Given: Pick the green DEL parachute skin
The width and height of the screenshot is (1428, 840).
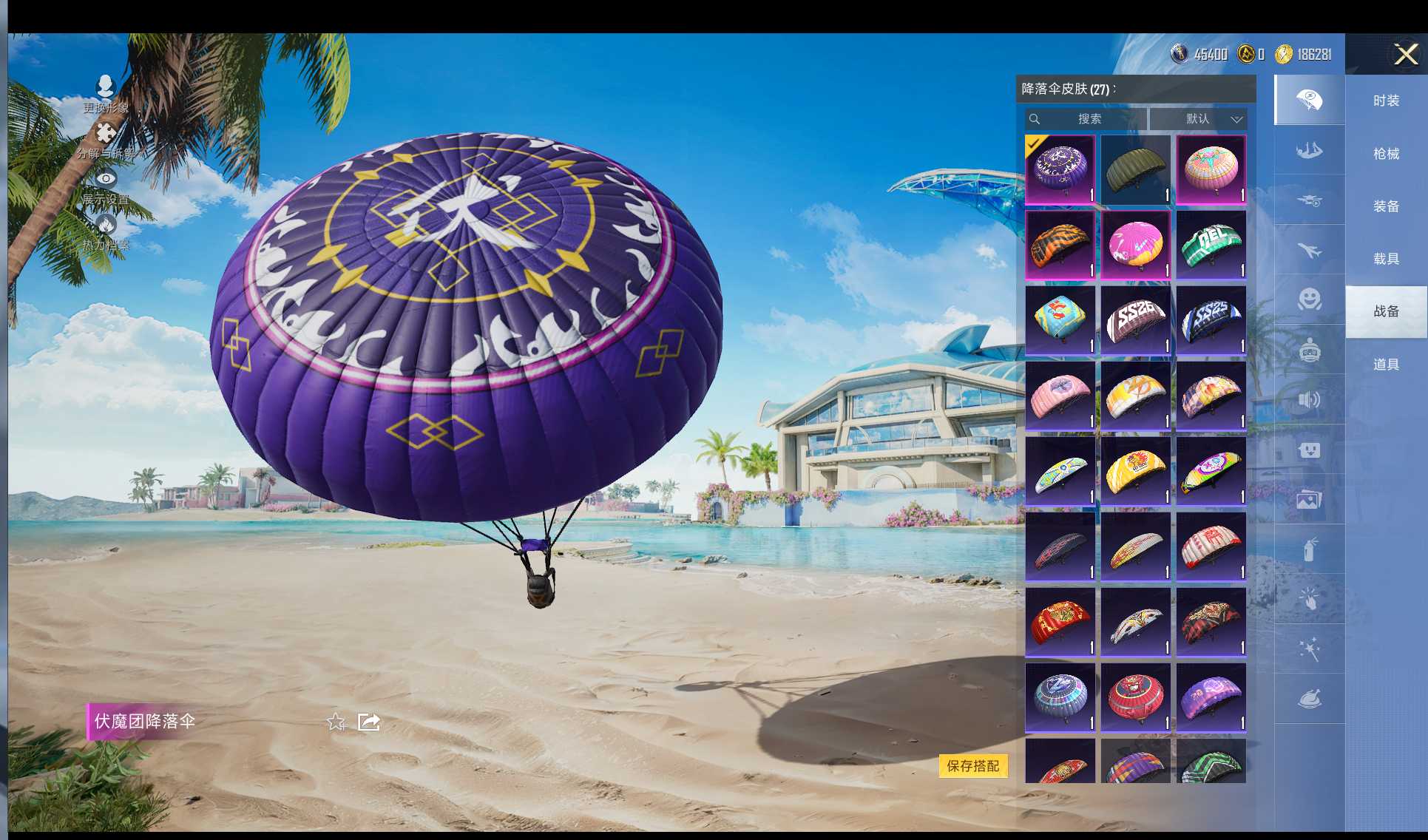Looking at the screenshot, I should point(1211,245).
